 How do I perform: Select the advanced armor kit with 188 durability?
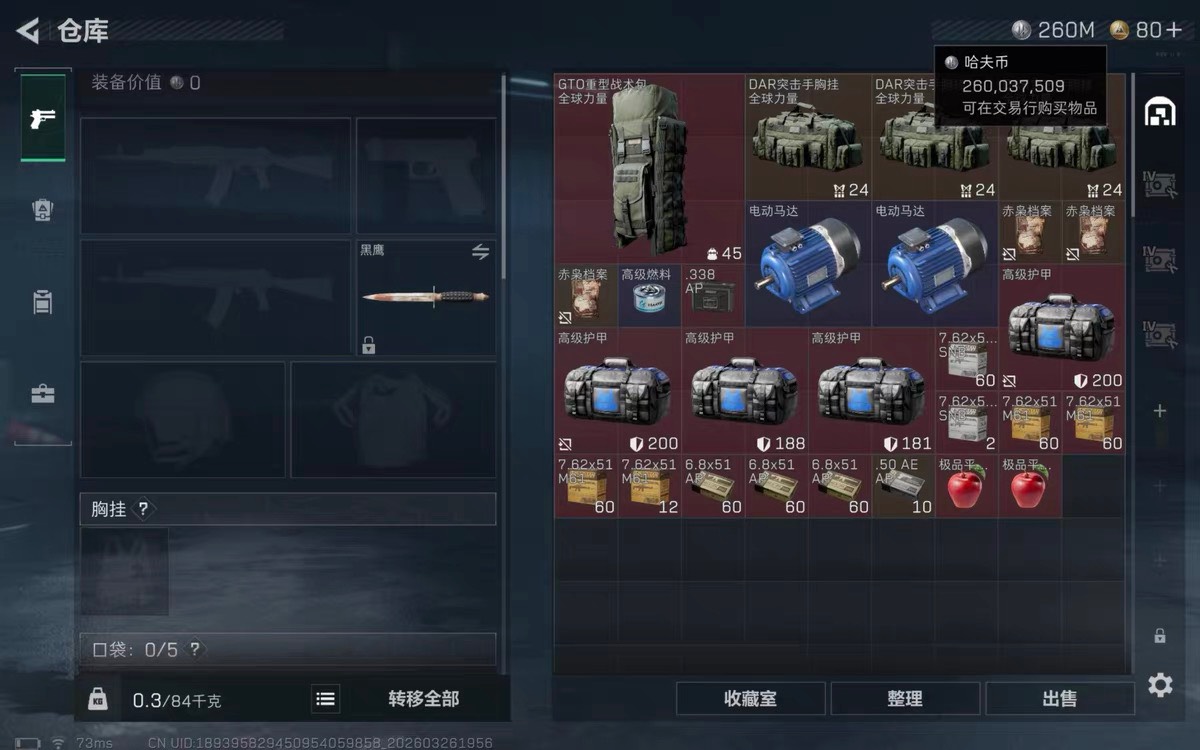point(744,391)
